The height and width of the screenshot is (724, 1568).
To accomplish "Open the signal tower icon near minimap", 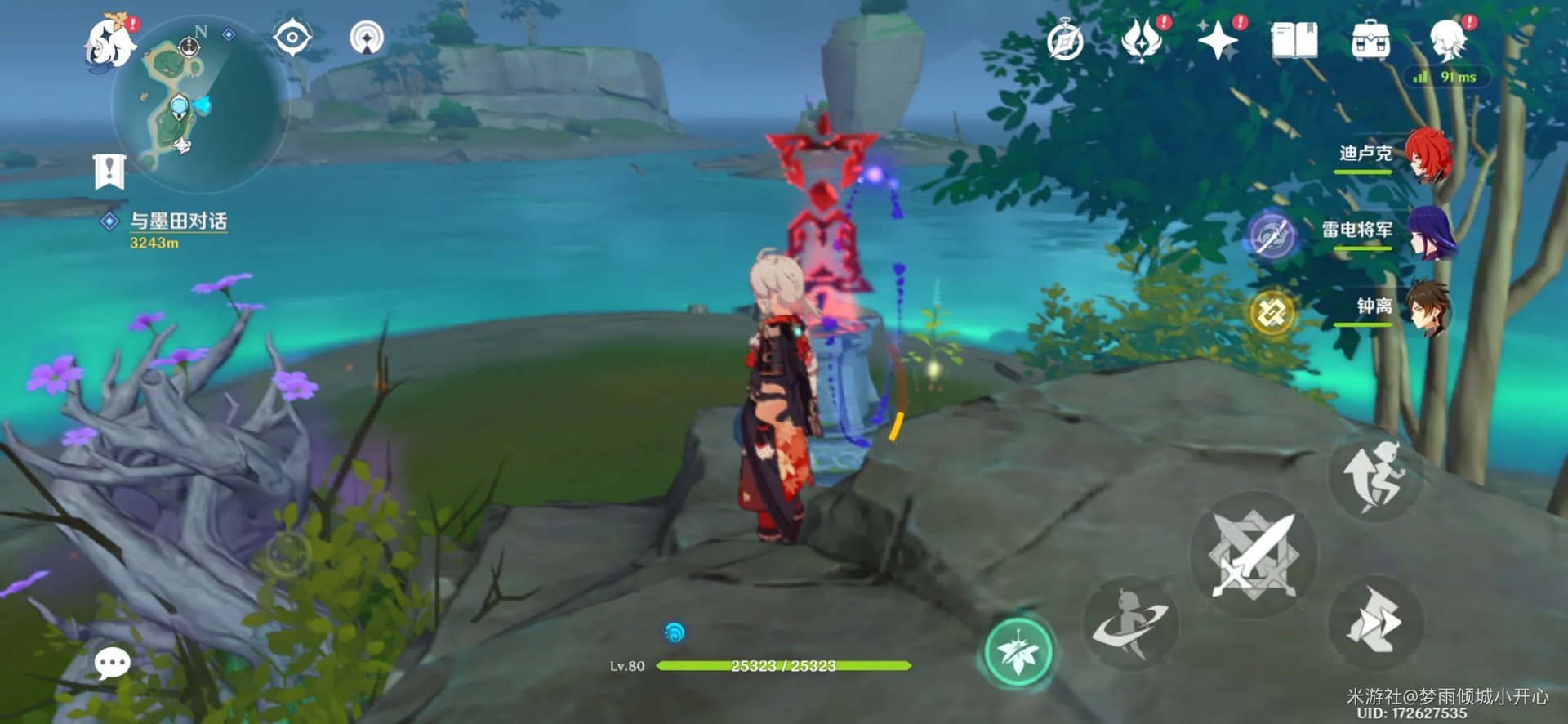I will (x=367, y=38).
